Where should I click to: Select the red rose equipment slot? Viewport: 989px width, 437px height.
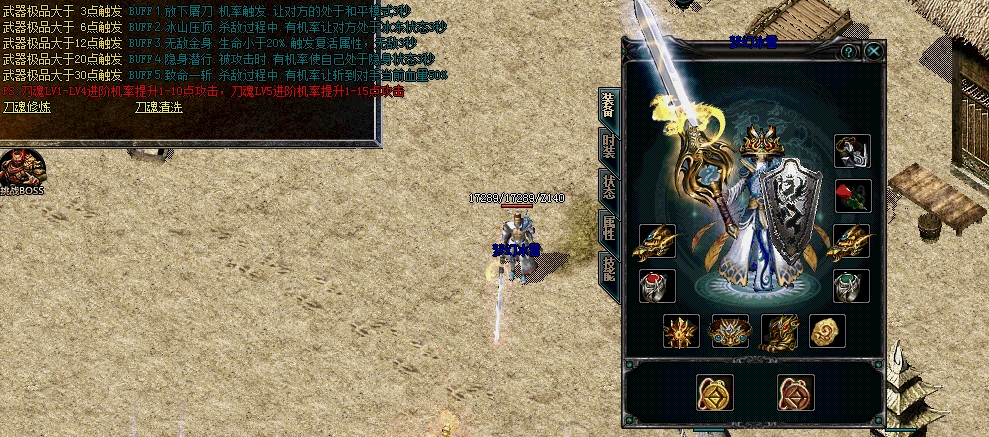pos(852,195)
